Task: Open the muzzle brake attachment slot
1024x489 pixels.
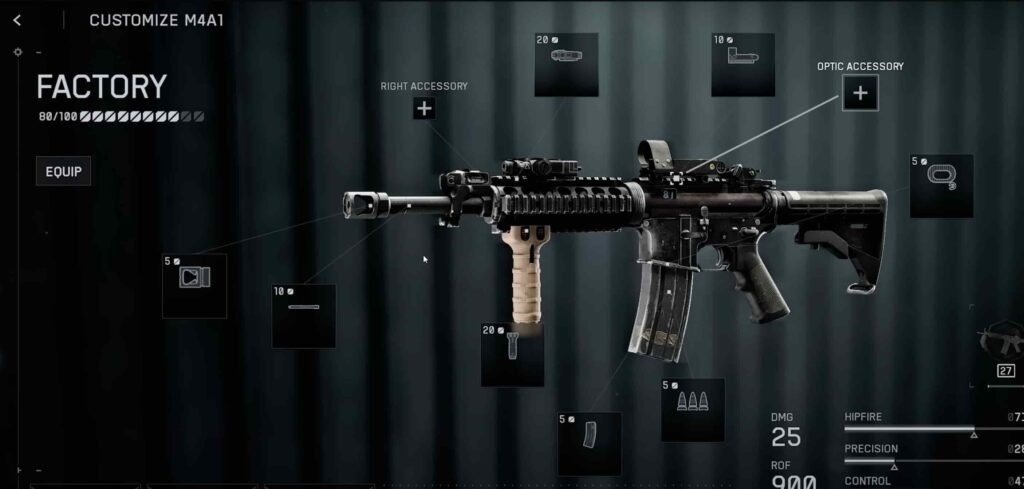Action: pos(194,286)
